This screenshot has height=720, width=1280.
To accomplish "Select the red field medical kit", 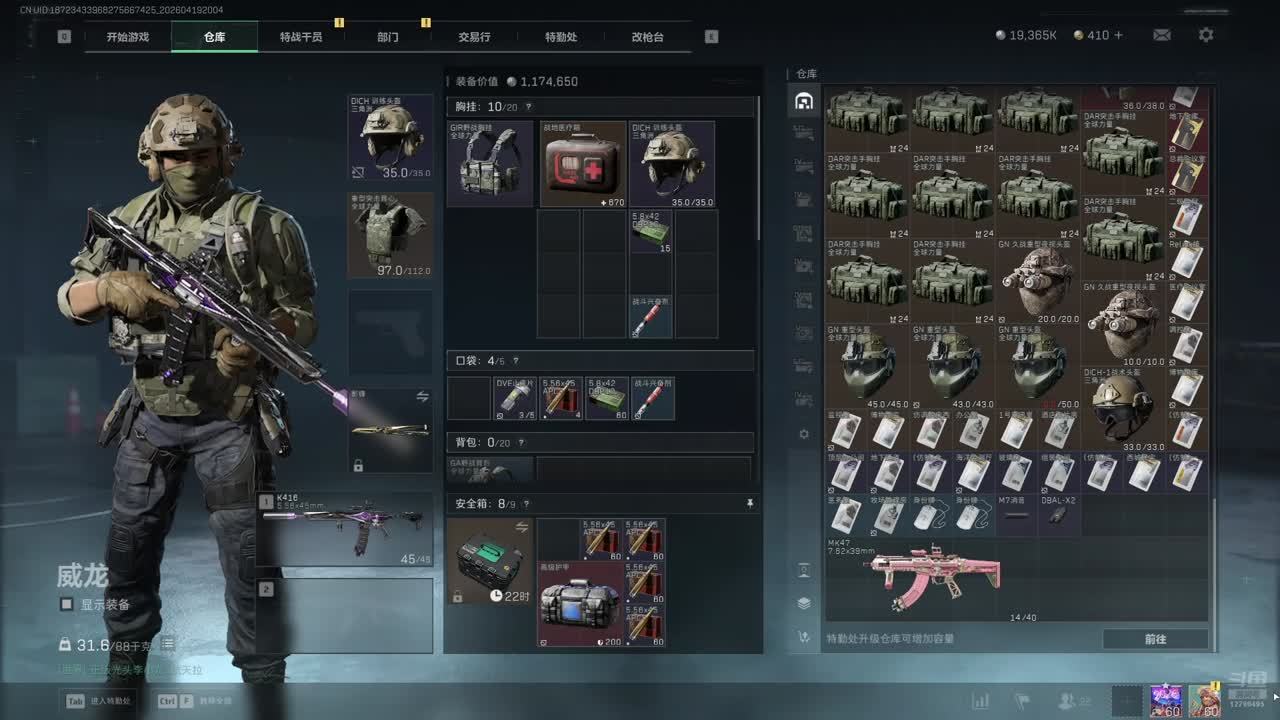I will 583,164.
